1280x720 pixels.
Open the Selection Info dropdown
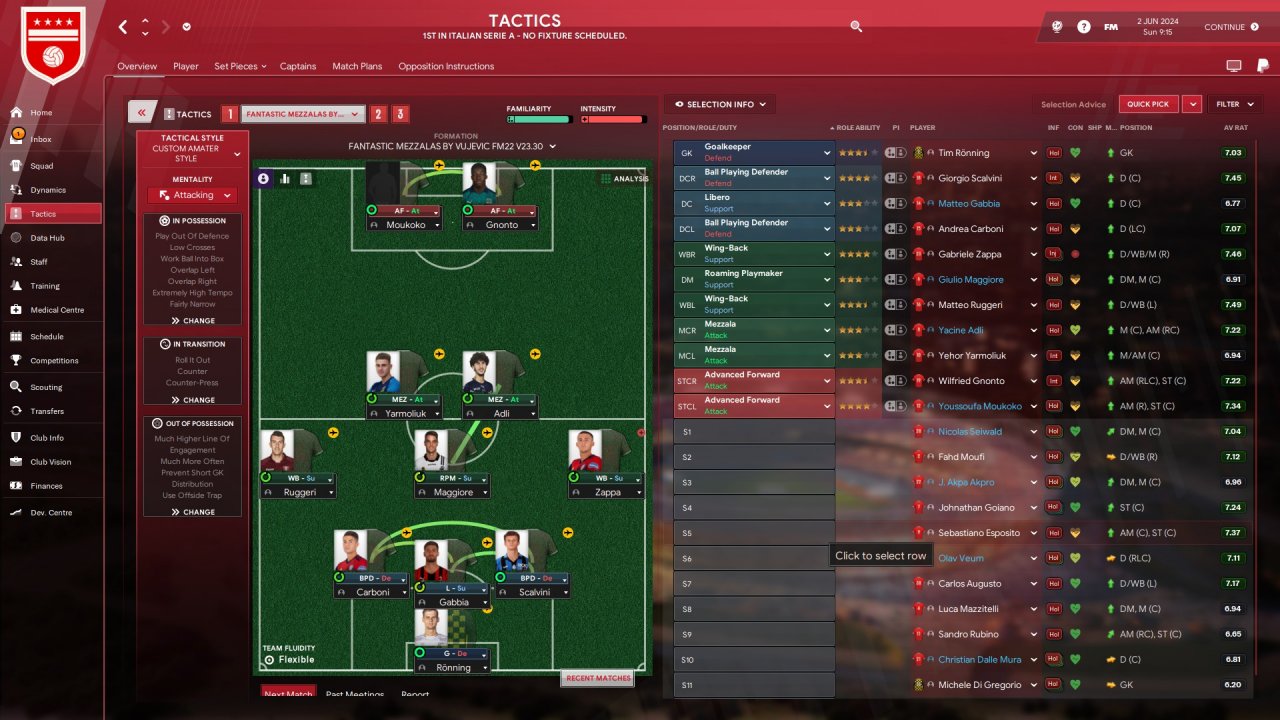pyautogui.click(x=720, y=104)
